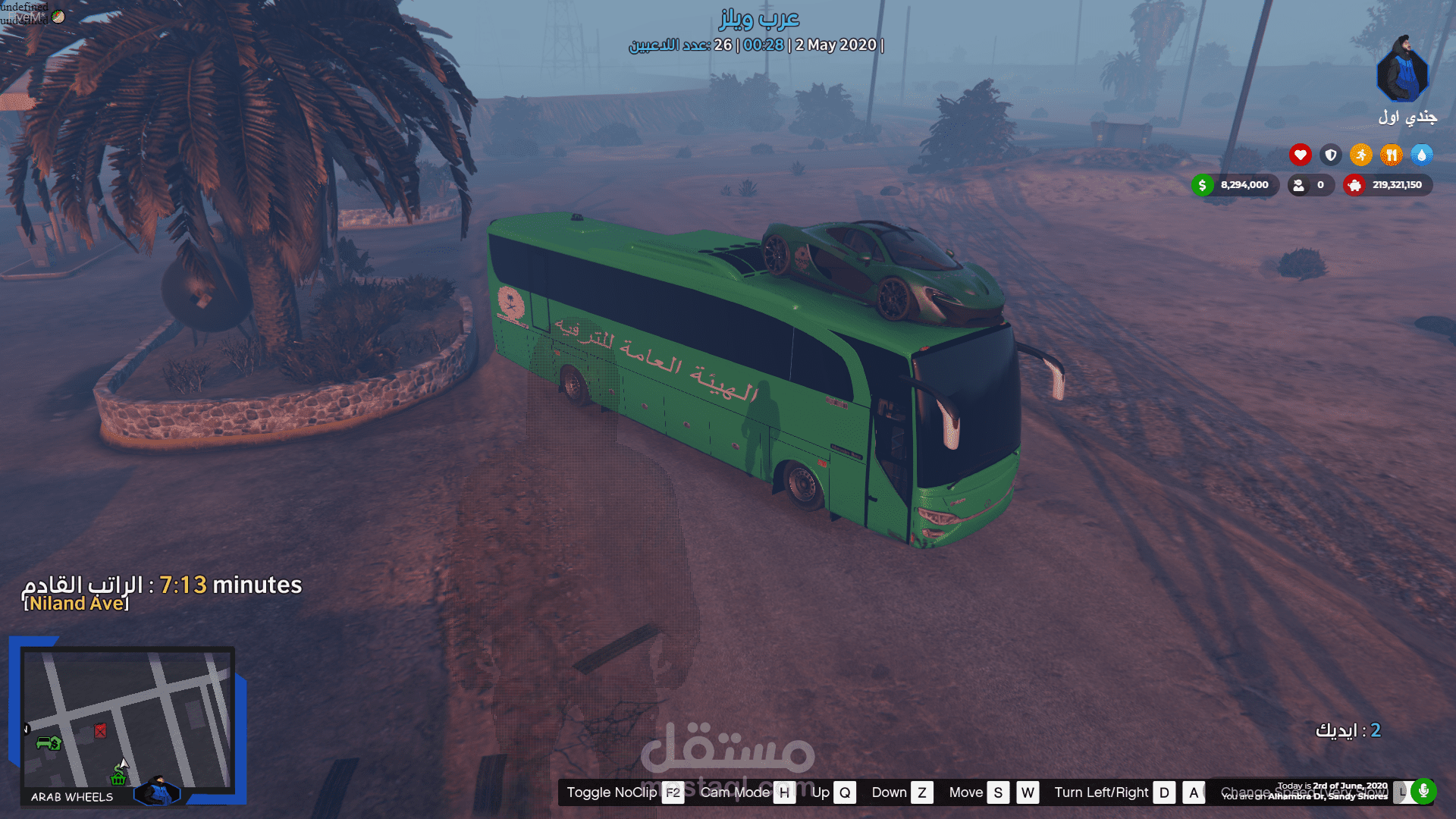Select the blue water drop thirst icon
This screenshot has height=819, width=1456.
pos(1421,155)
